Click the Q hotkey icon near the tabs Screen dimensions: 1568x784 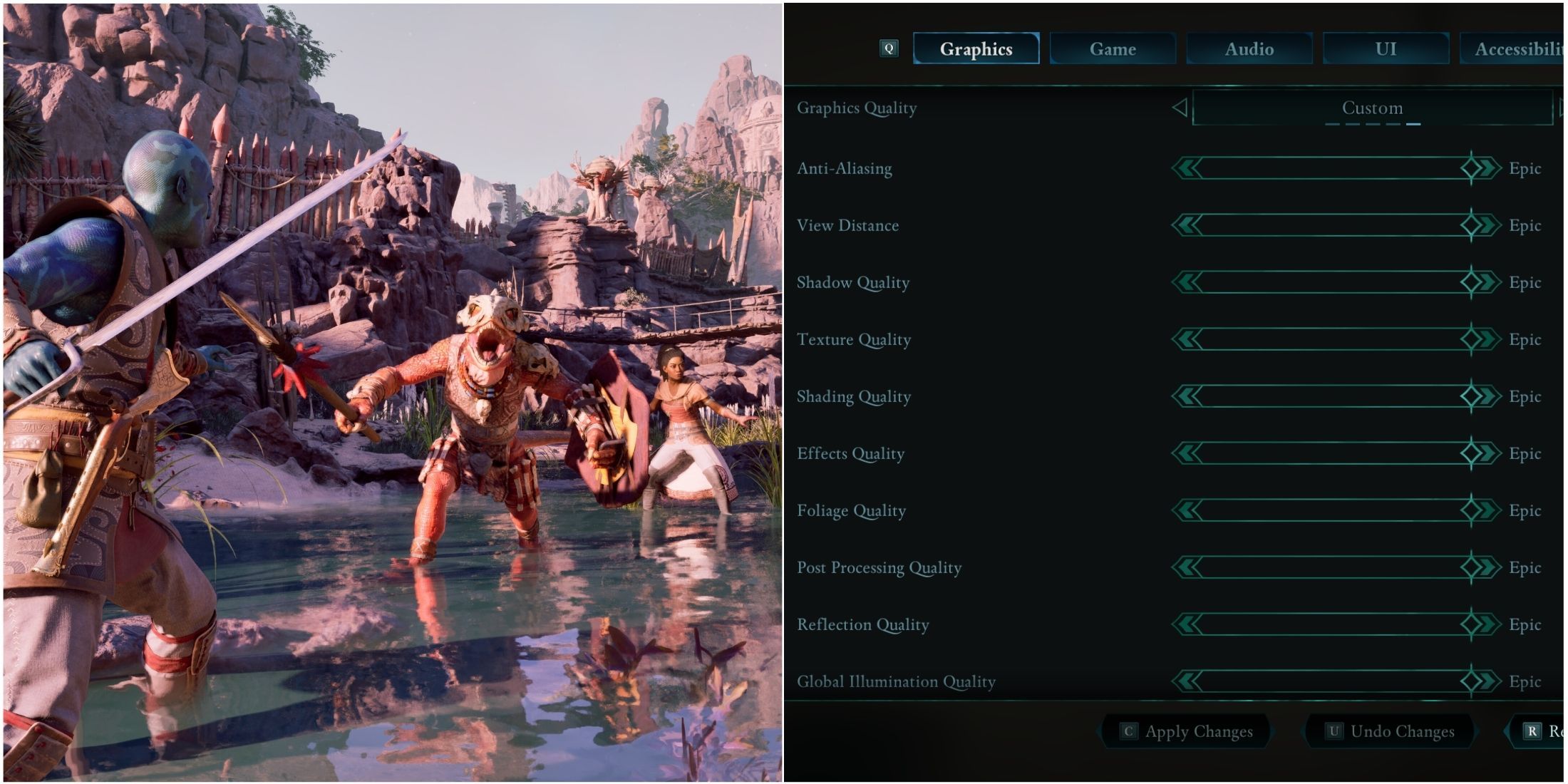(890, 49)
